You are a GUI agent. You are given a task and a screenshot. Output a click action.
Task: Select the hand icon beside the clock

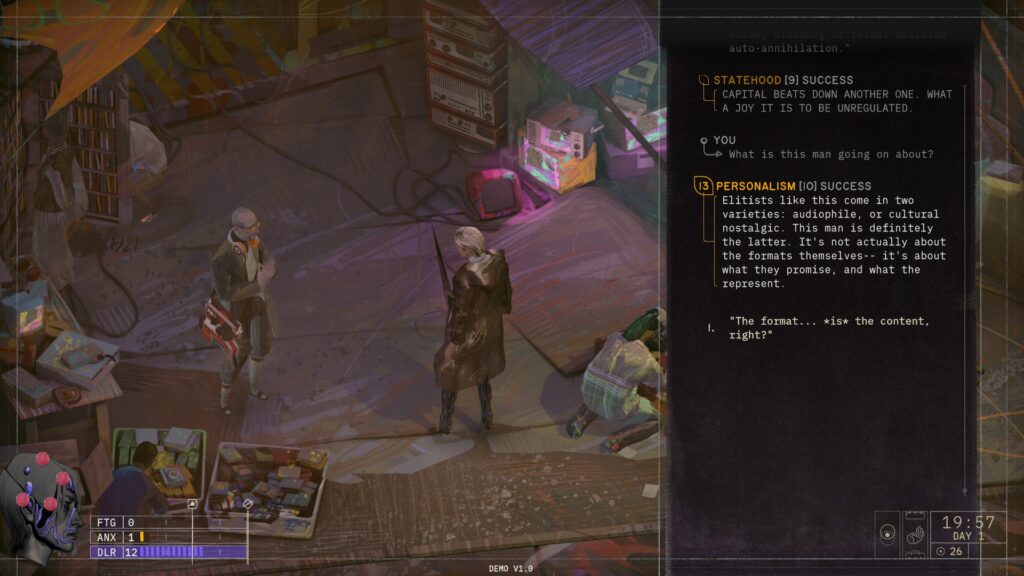(915, 535)
